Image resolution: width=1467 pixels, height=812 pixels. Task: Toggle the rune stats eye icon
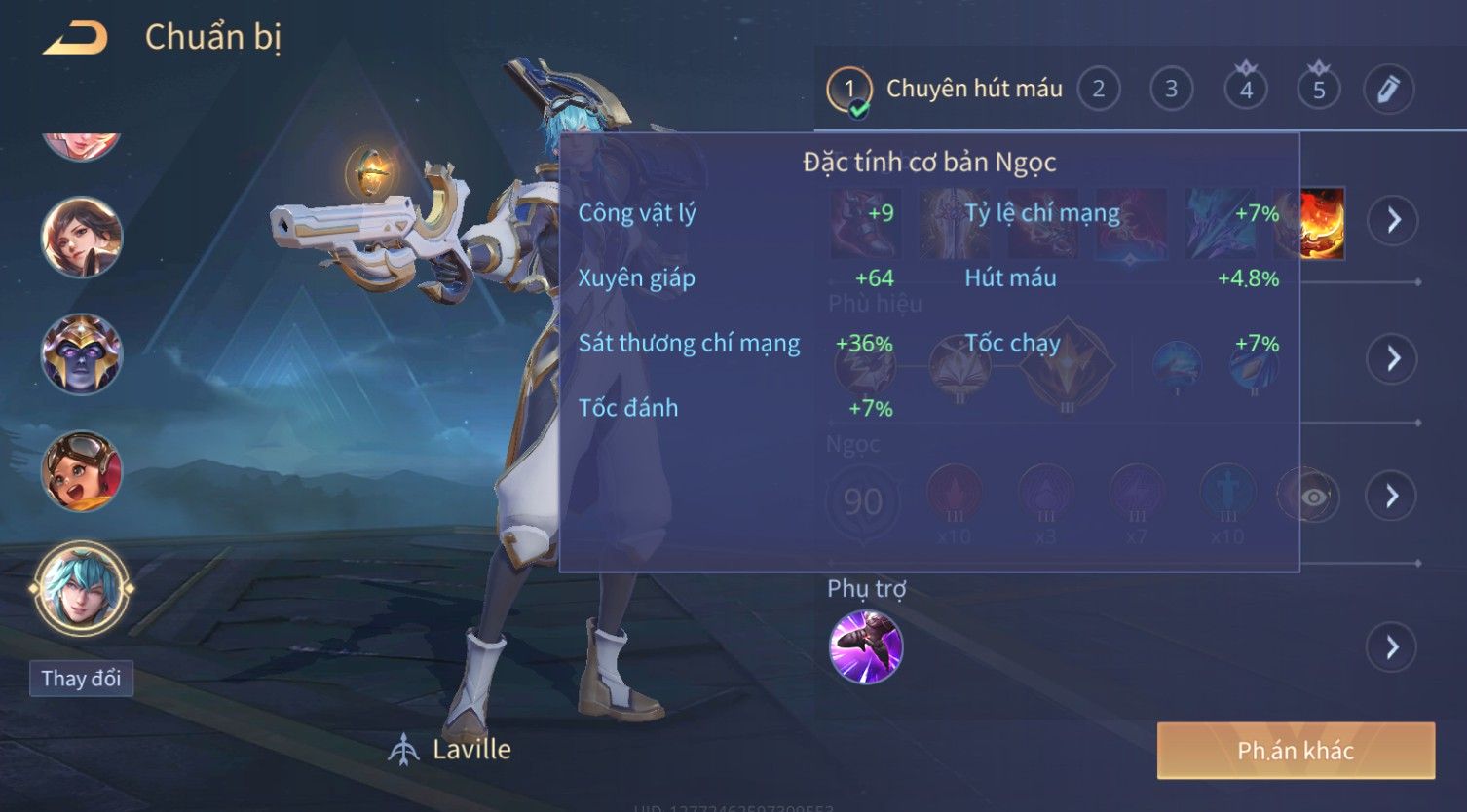1313,498
